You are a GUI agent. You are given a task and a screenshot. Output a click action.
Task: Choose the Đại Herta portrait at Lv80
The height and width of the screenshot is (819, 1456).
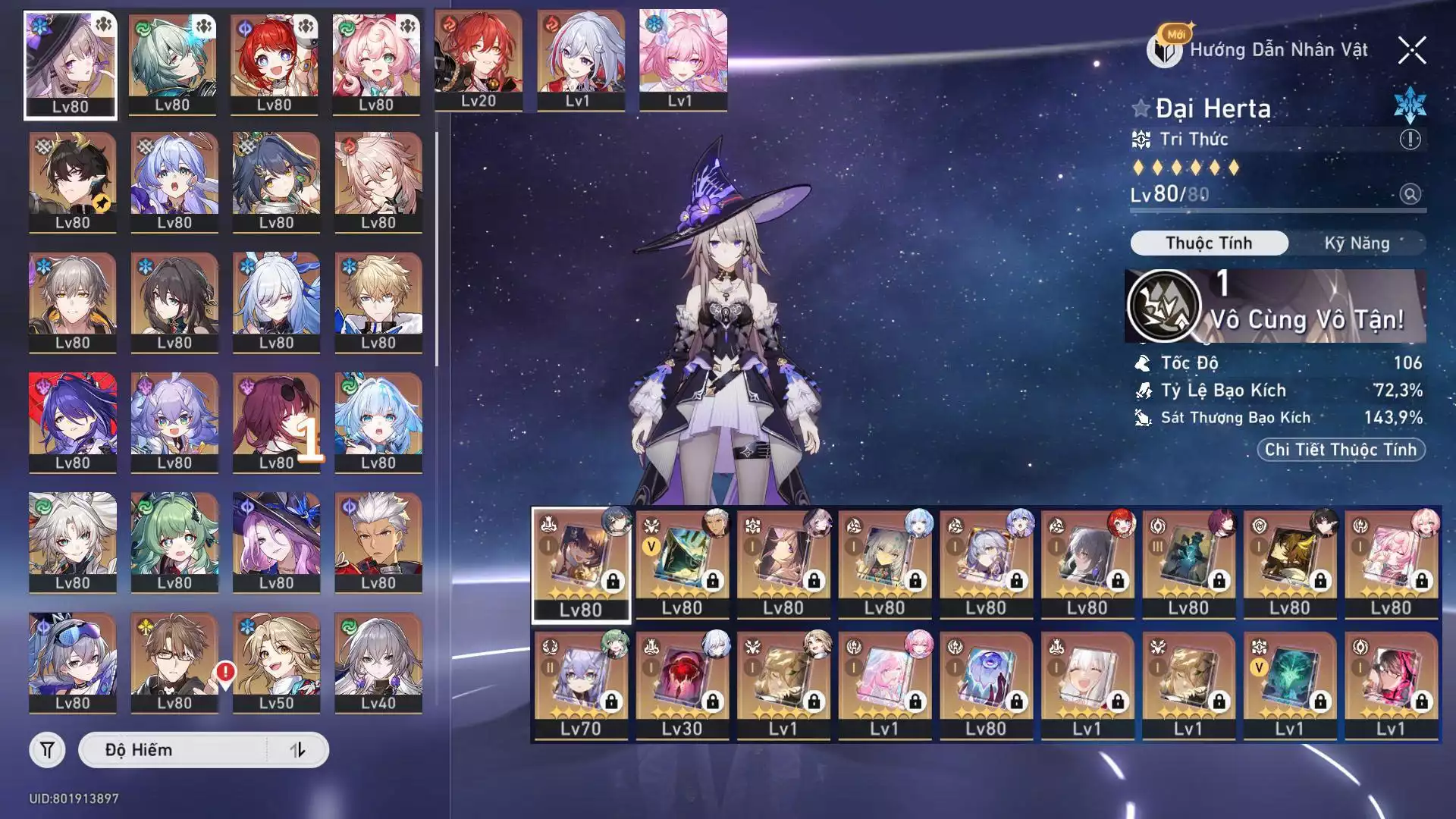71,64
